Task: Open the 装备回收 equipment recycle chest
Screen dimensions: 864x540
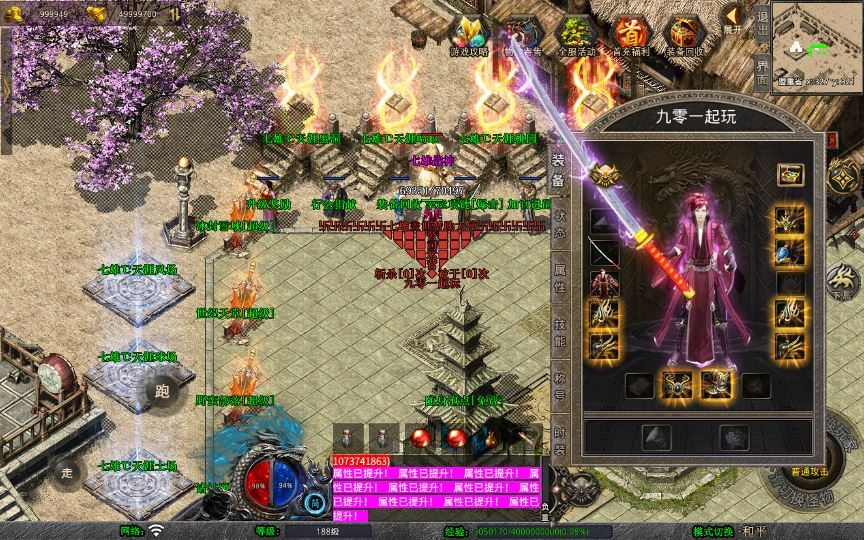Action: 684,35
